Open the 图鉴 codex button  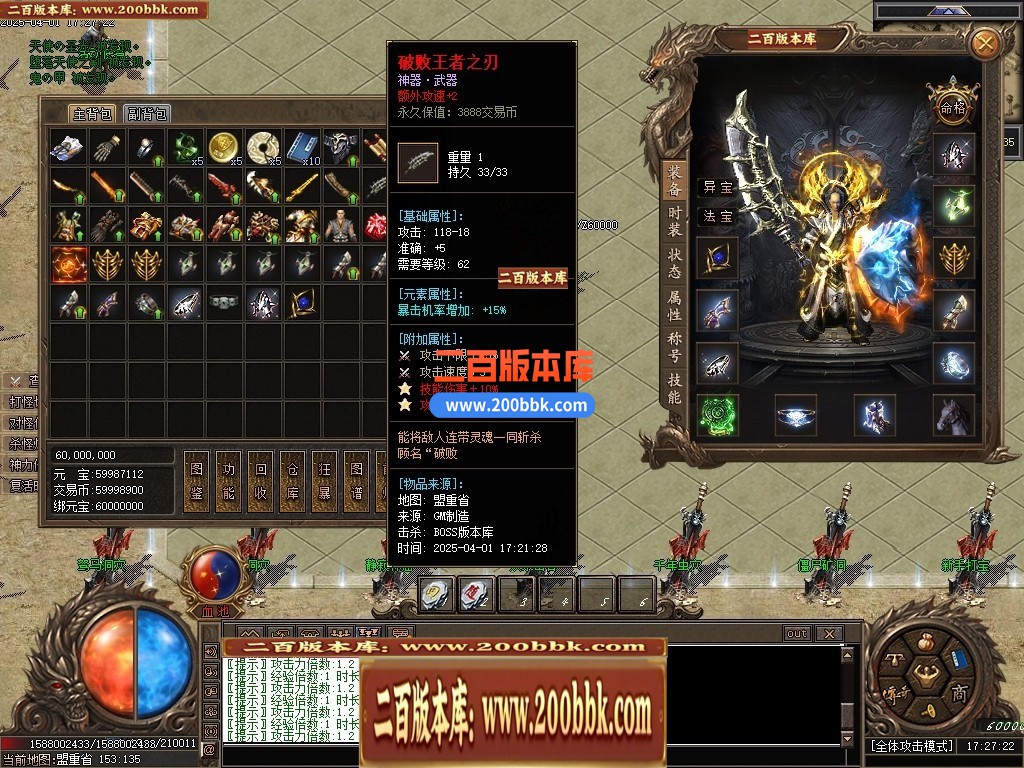click(196, 478)
